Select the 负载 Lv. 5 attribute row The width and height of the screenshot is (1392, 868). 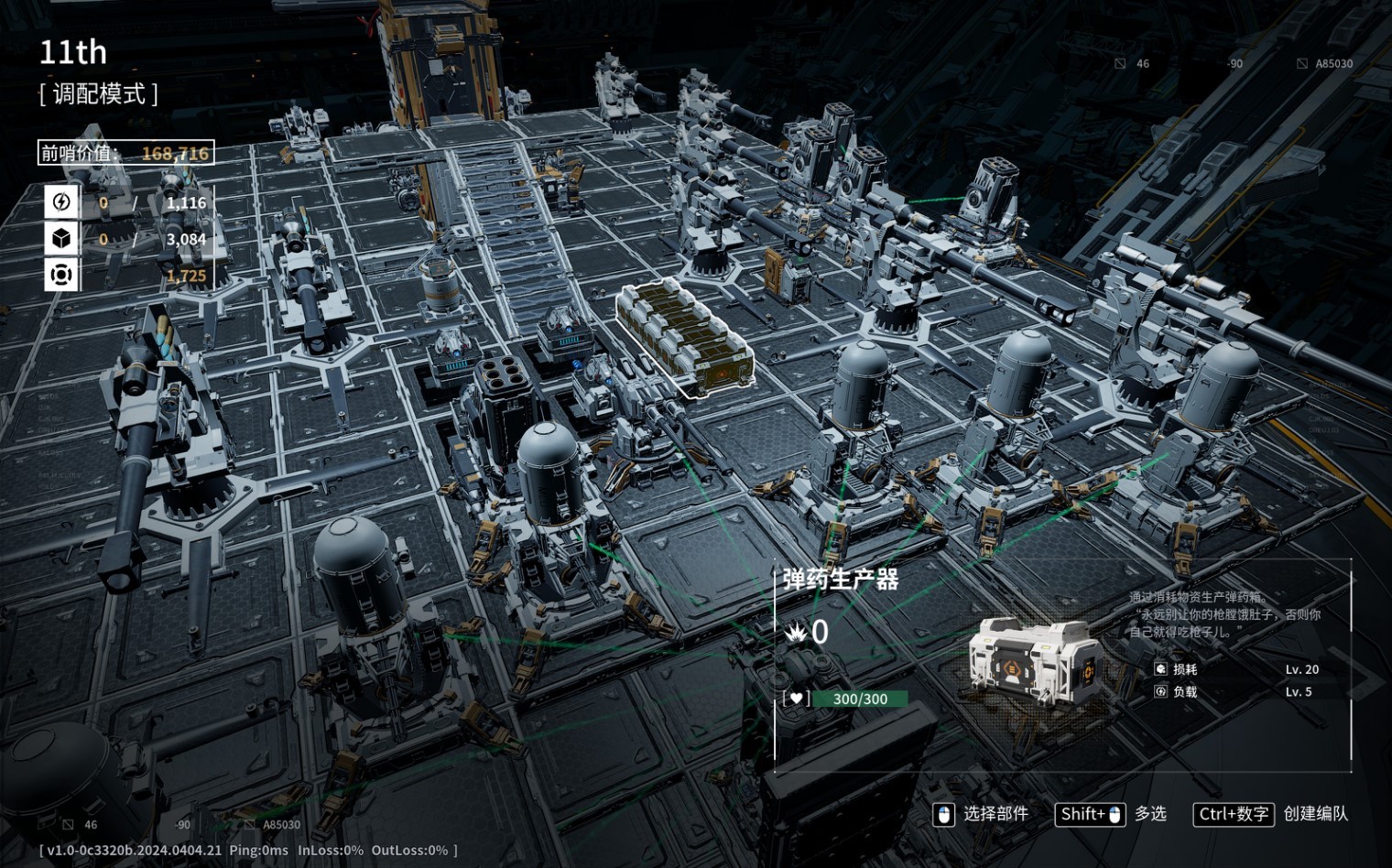click(1236, 692)
